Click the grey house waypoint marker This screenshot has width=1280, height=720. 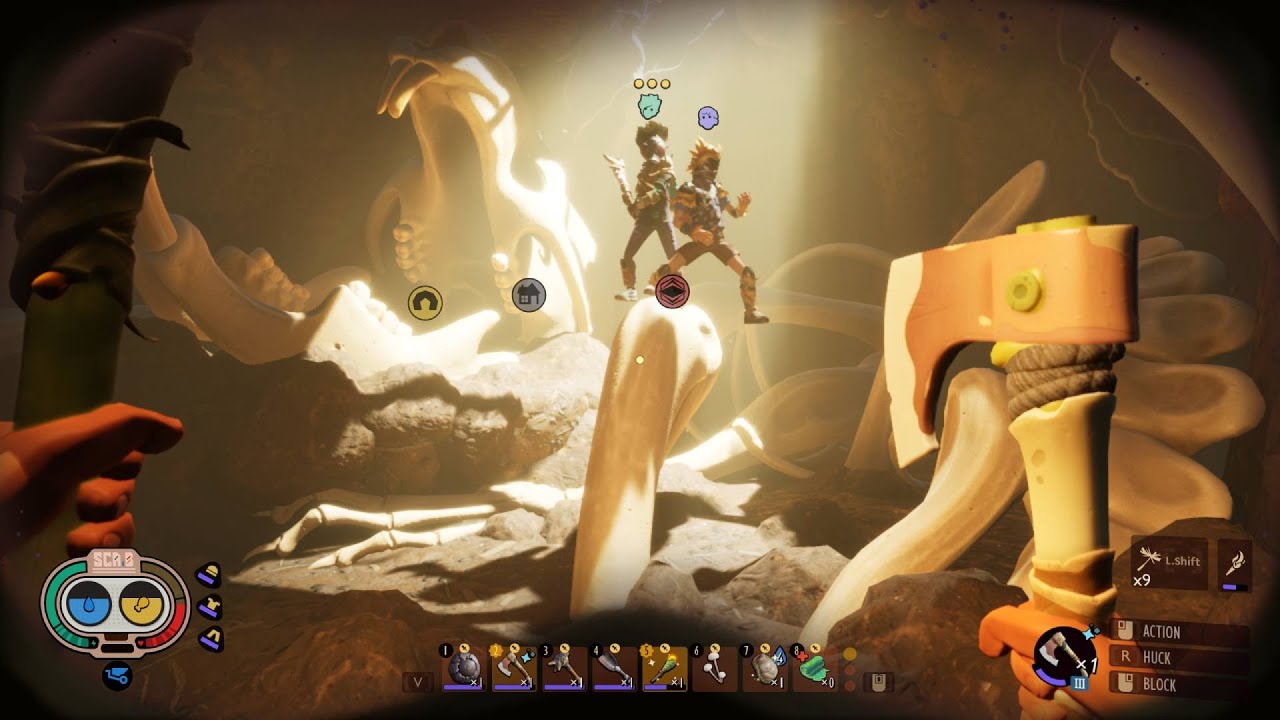[529, 295]
